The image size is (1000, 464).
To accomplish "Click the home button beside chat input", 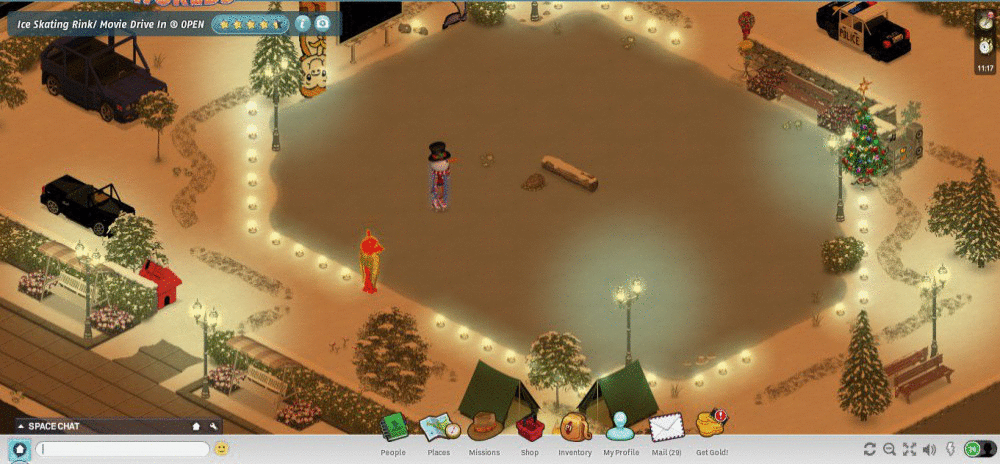I will pyautogui.click(x=18, y=449).
